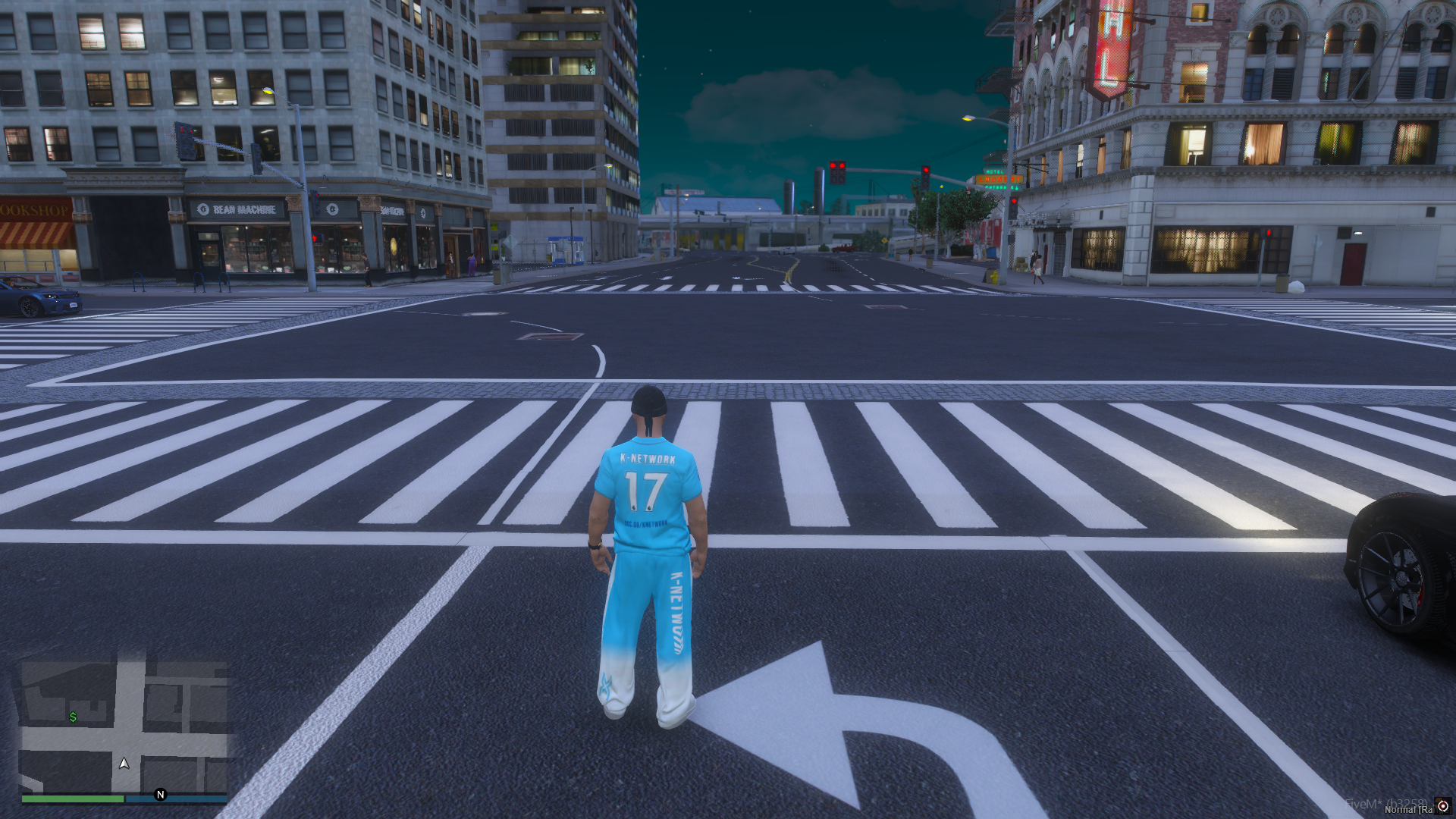
Task: Select the green dollar marker on minimap
Action: point(73,717)
